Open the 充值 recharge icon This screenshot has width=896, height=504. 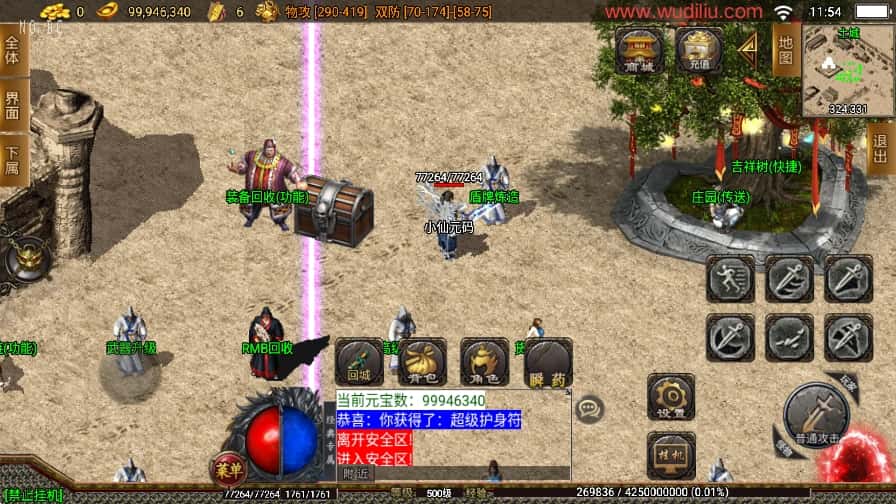[699, 49]
